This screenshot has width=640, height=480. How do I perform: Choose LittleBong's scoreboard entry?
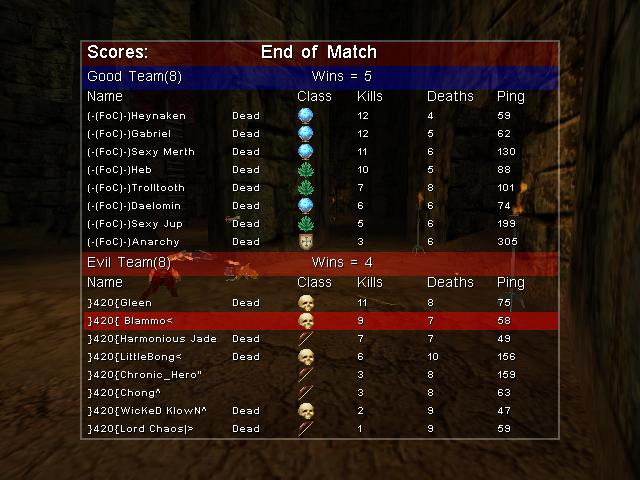point(320,357)
